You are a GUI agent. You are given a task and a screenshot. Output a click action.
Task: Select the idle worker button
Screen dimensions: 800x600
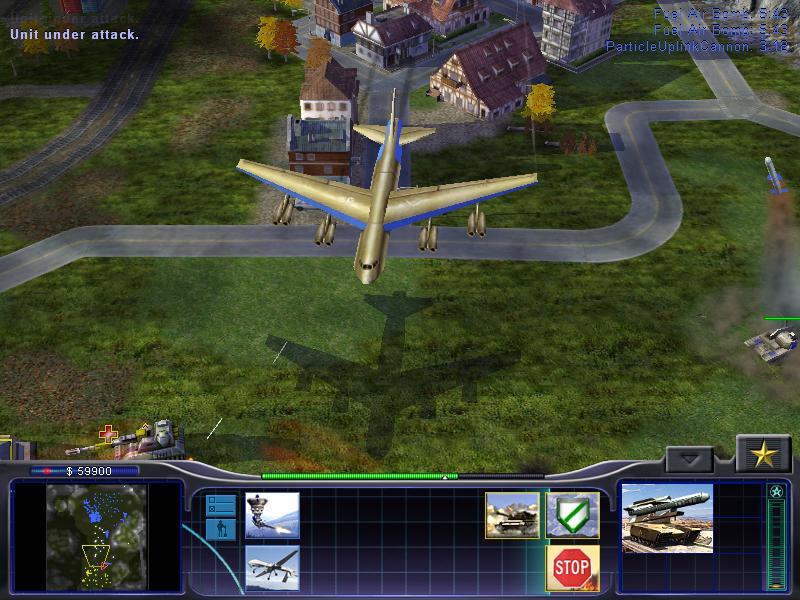tap(221, 529)
